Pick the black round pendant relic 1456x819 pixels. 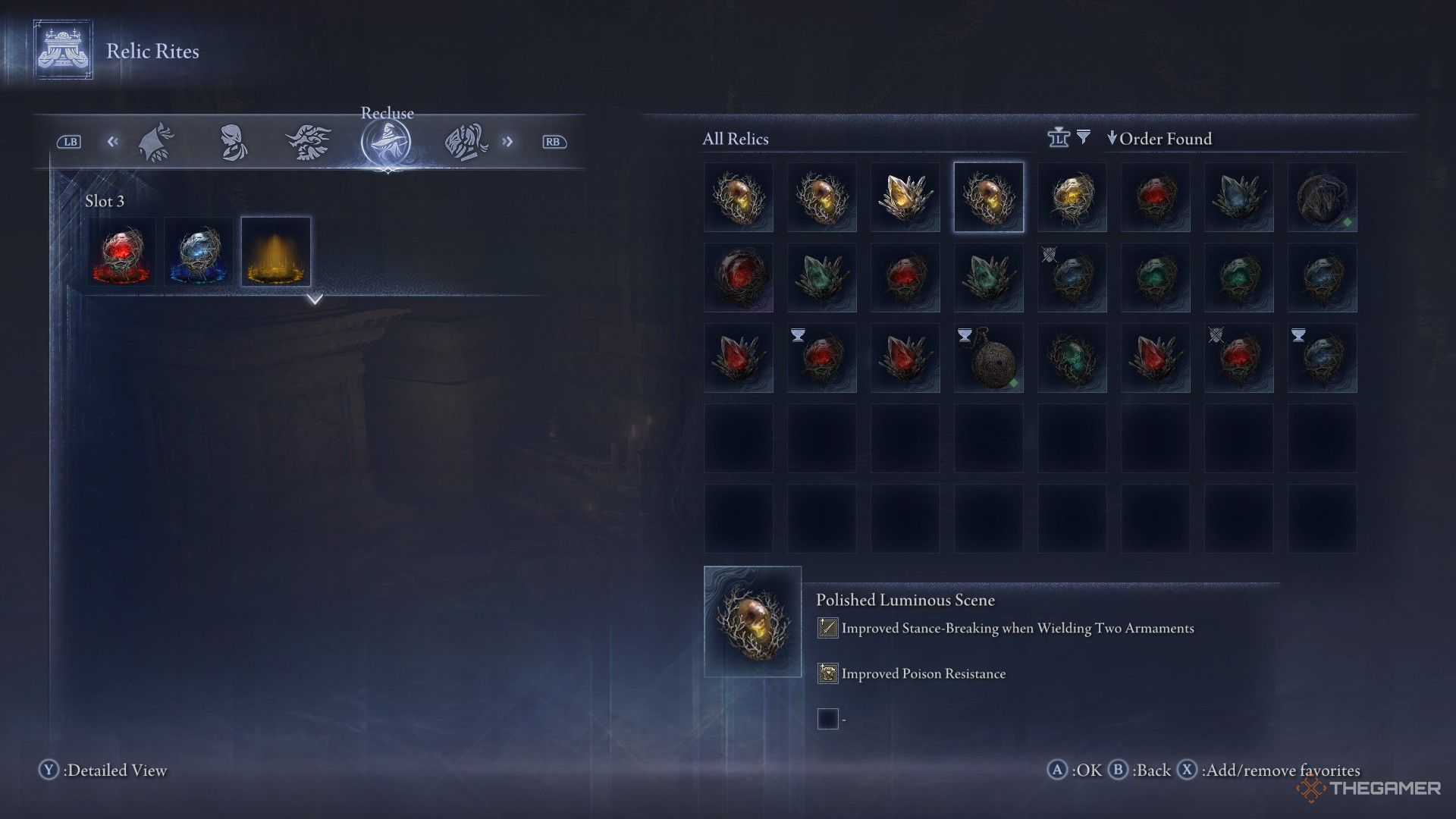tap(989, 359)
